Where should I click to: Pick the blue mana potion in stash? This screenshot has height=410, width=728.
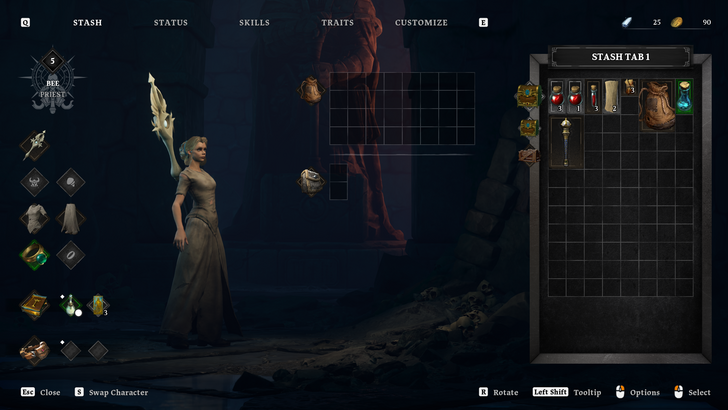[x=685, y=97]
